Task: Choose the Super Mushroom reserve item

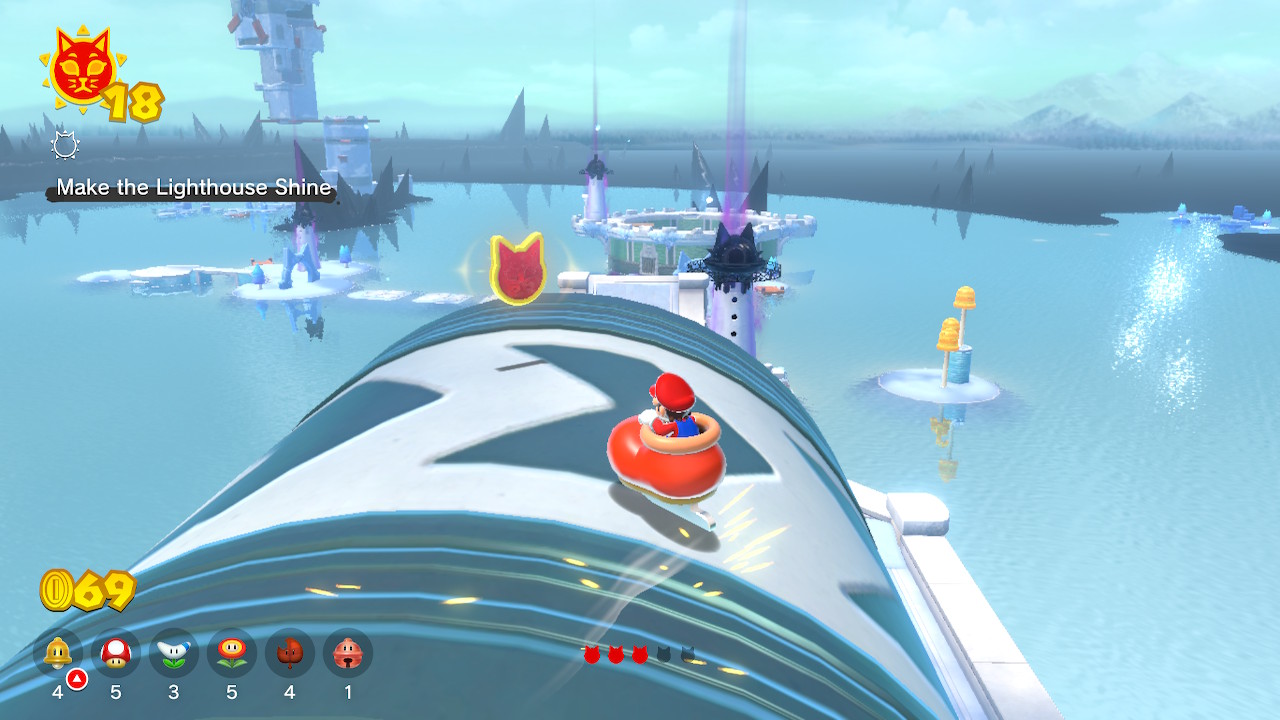Action: [x=116, y=654]
